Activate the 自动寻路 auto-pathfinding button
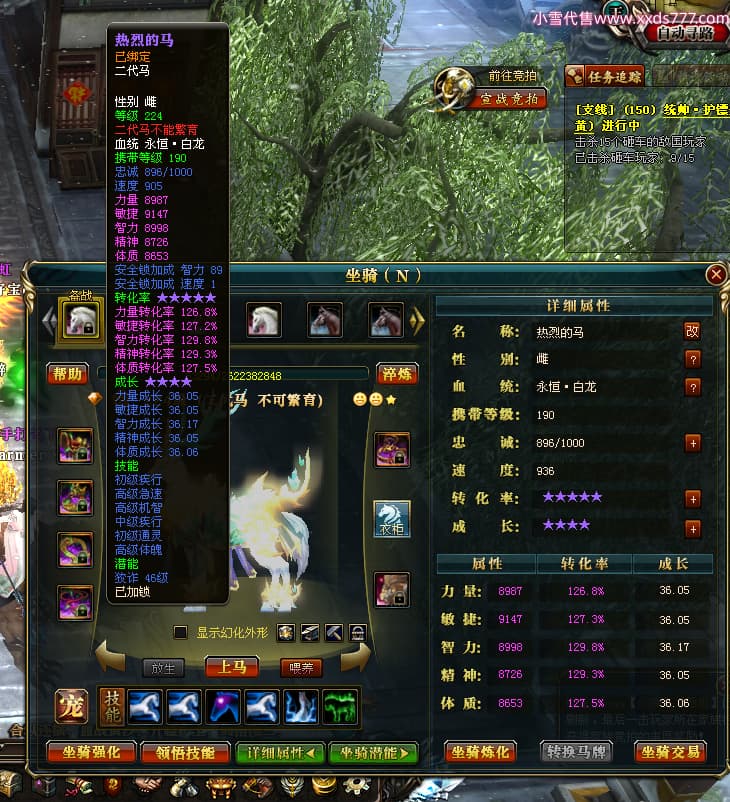Viewport: 730px width, 802px height. (x=685, y=32)
